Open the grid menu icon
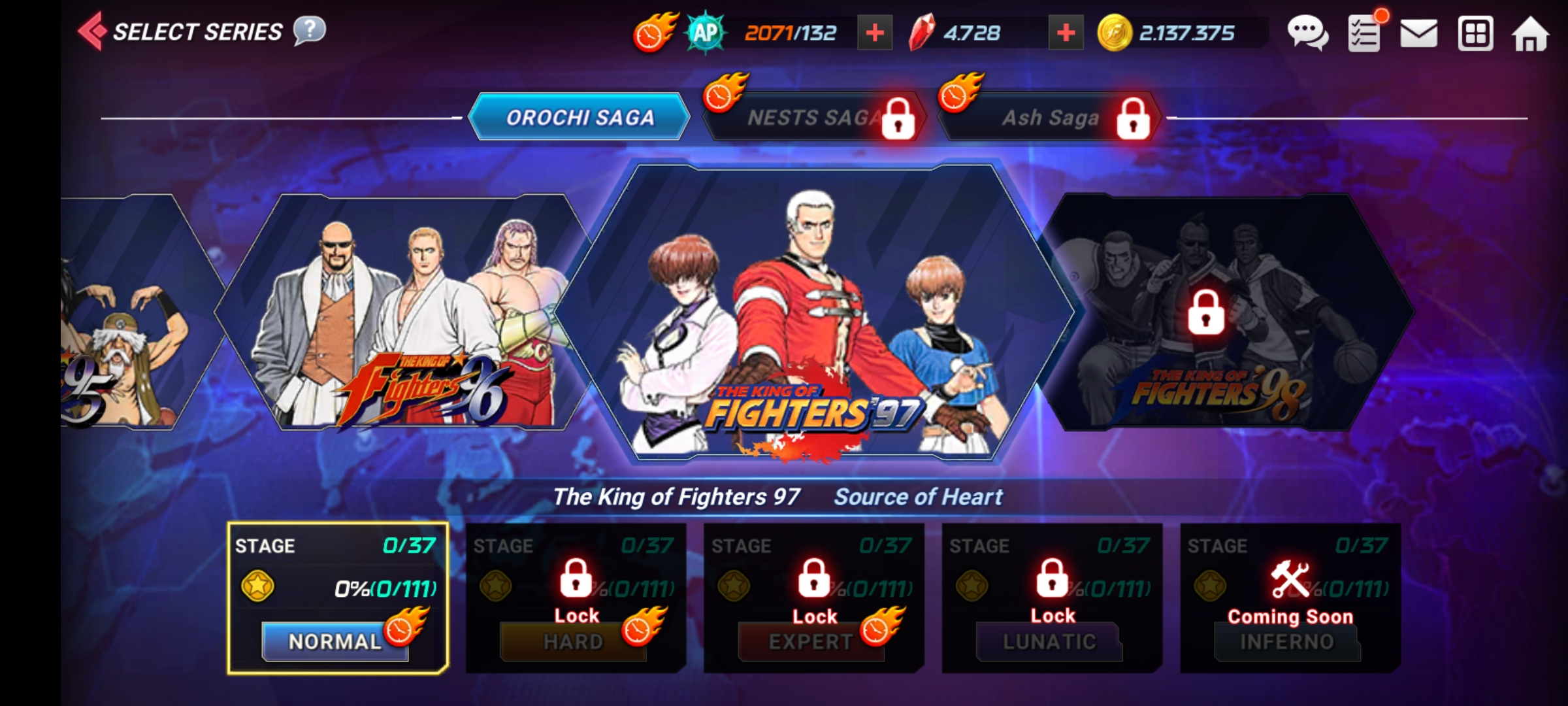1568x706 pixels. point(1475,33)
